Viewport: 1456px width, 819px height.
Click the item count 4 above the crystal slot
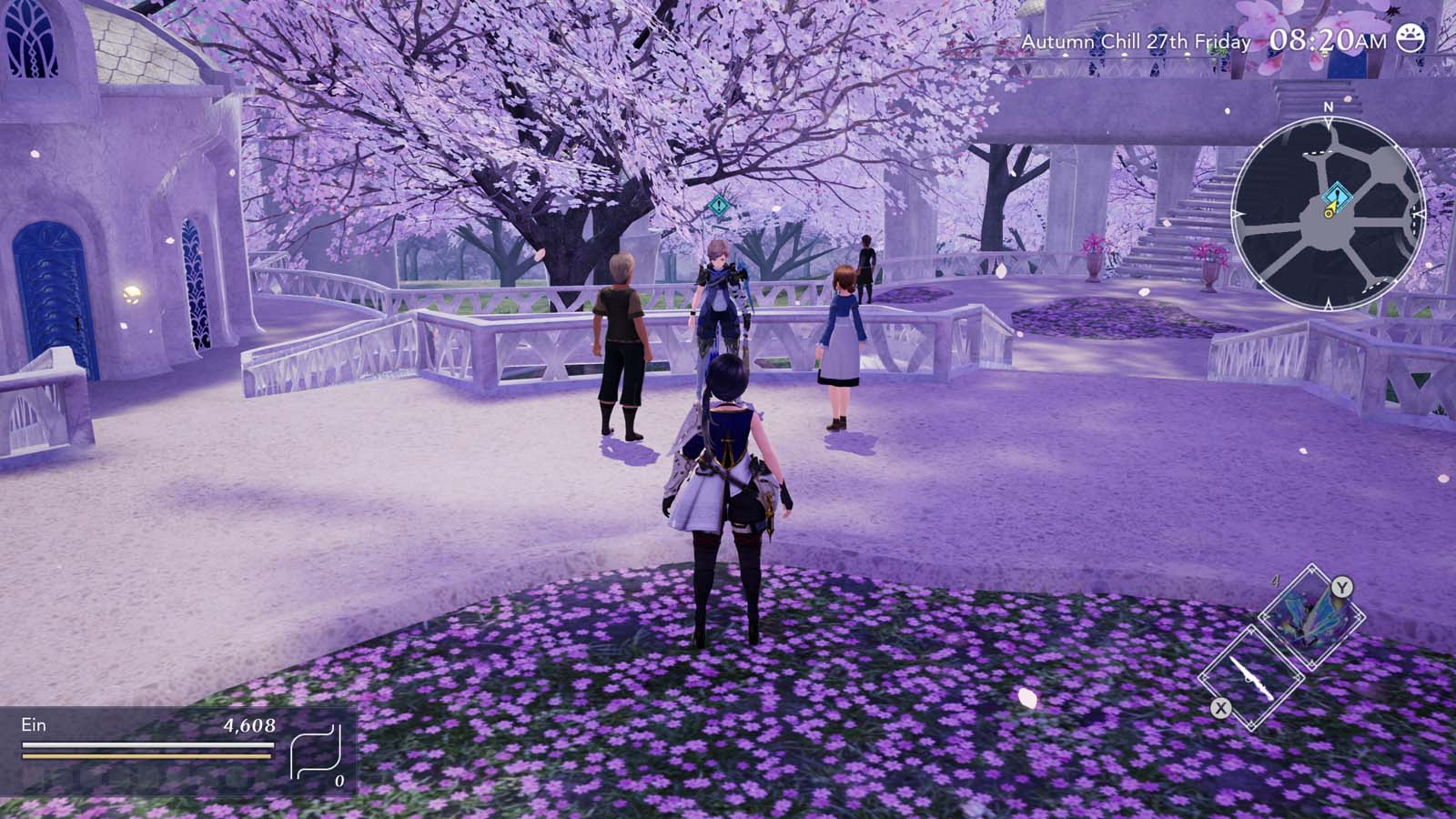click(1275, 580)
